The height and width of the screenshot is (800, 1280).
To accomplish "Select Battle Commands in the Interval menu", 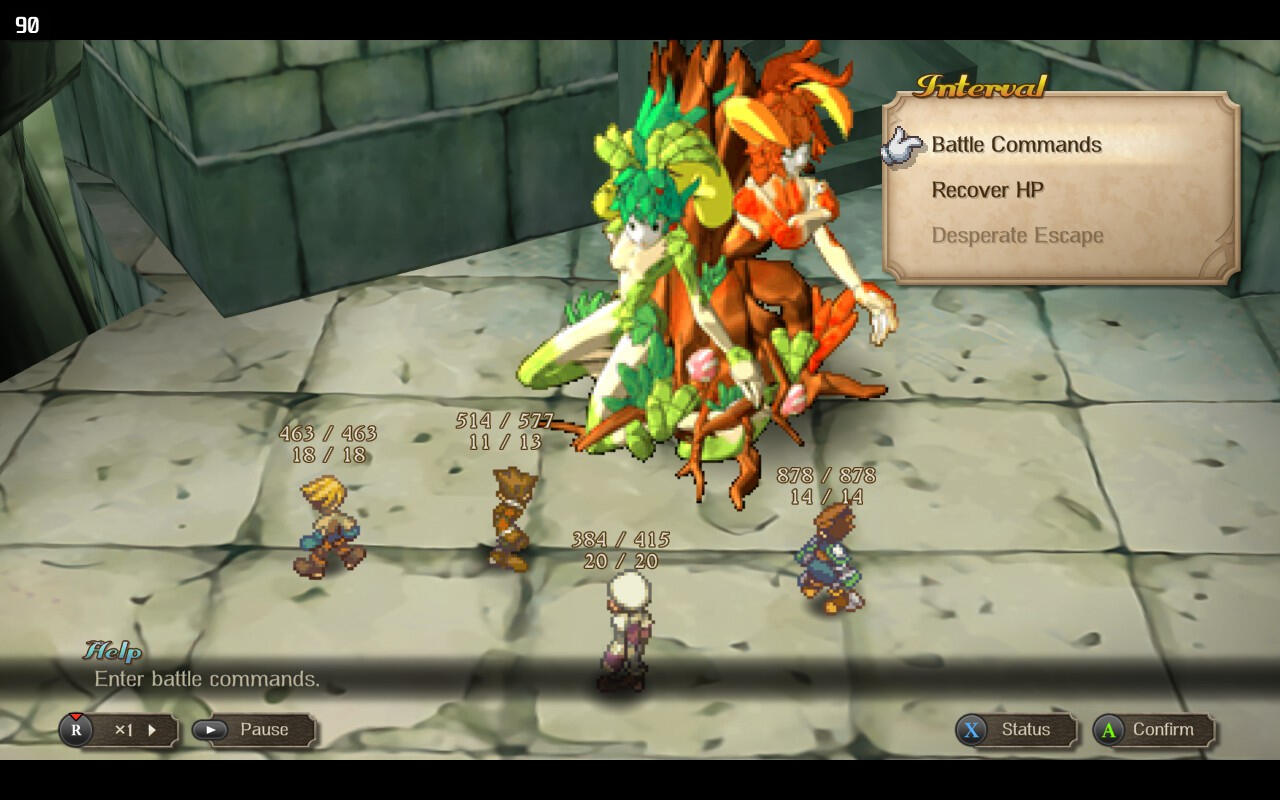I will (1016, 145).
